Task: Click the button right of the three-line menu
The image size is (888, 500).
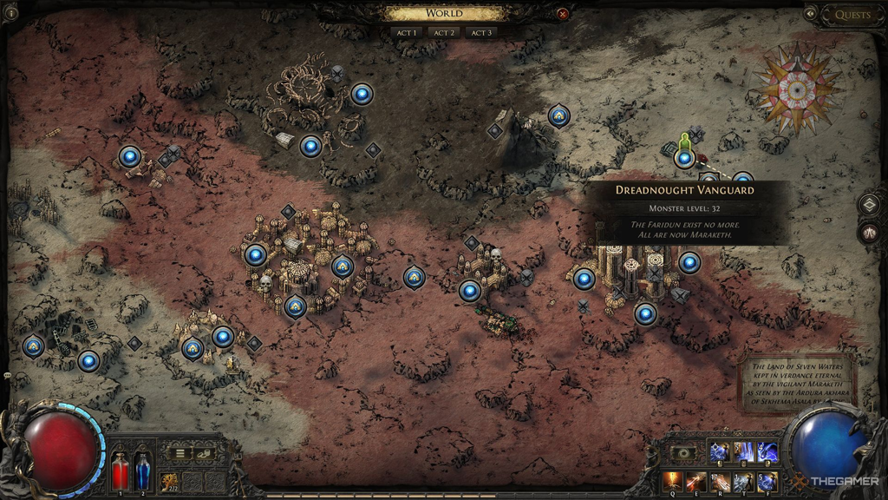Action: [x=204, y=453]
